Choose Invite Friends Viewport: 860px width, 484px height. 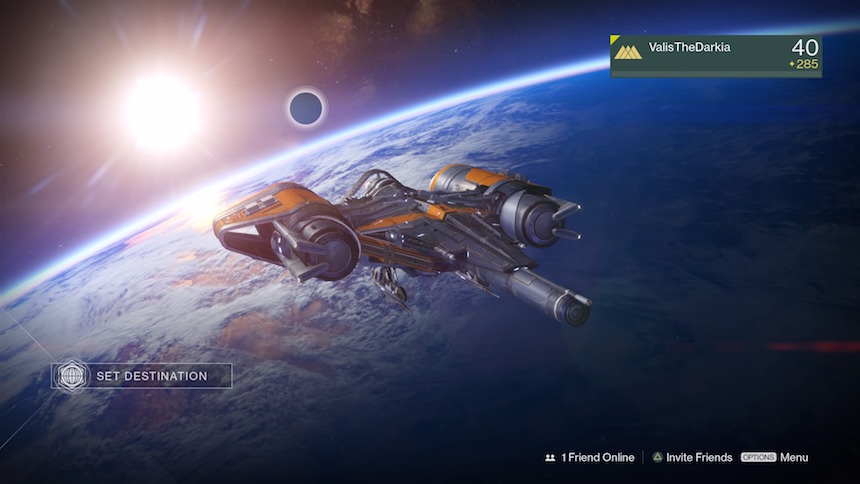pos(692,458)
